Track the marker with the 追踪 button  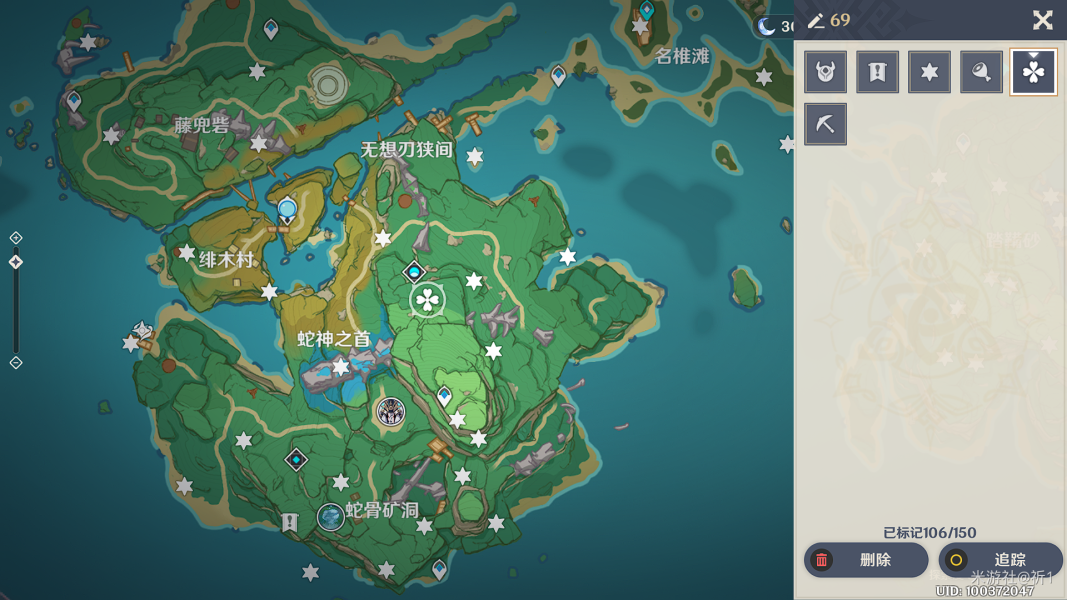tap(999, 560)
